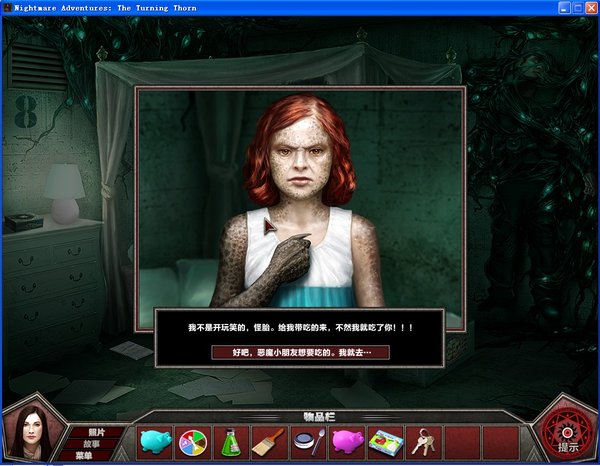Screen dimensions: 600x466
Task: Open the 照片 (Photos) menu entry
Action: point(96,432)
